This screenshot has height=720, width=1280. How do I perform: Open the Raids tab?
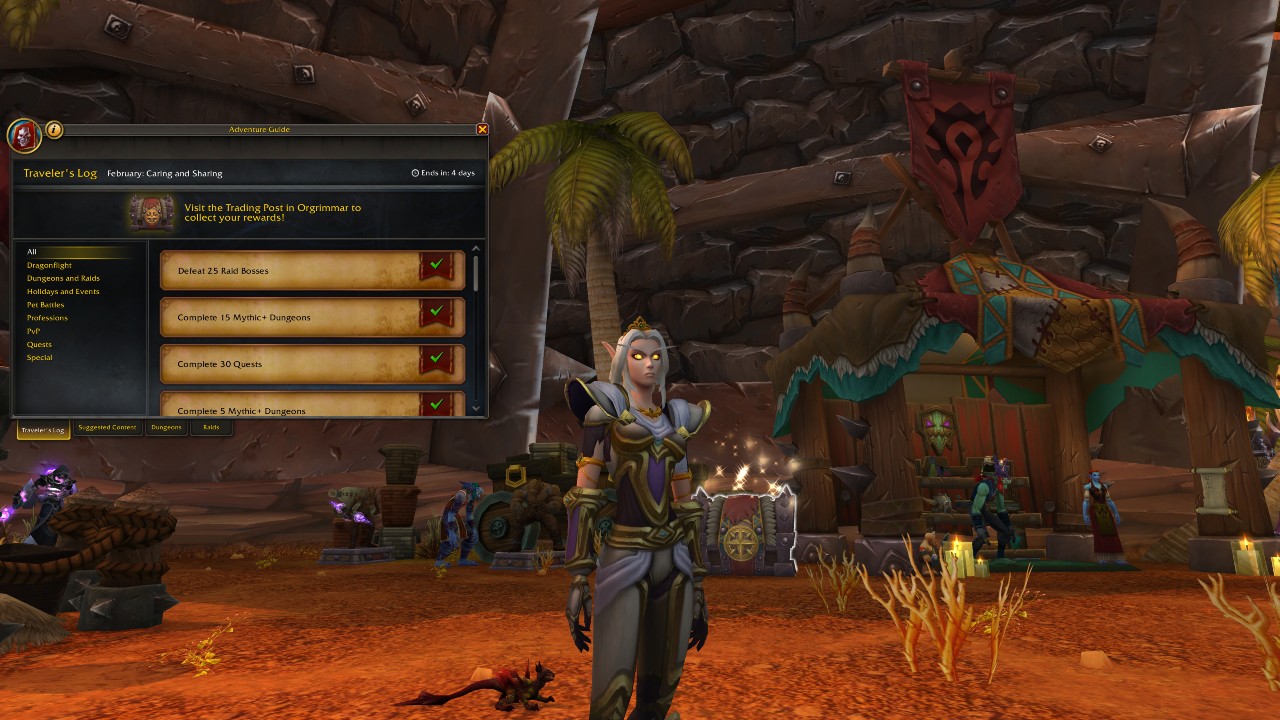click(x=211, y=428)
